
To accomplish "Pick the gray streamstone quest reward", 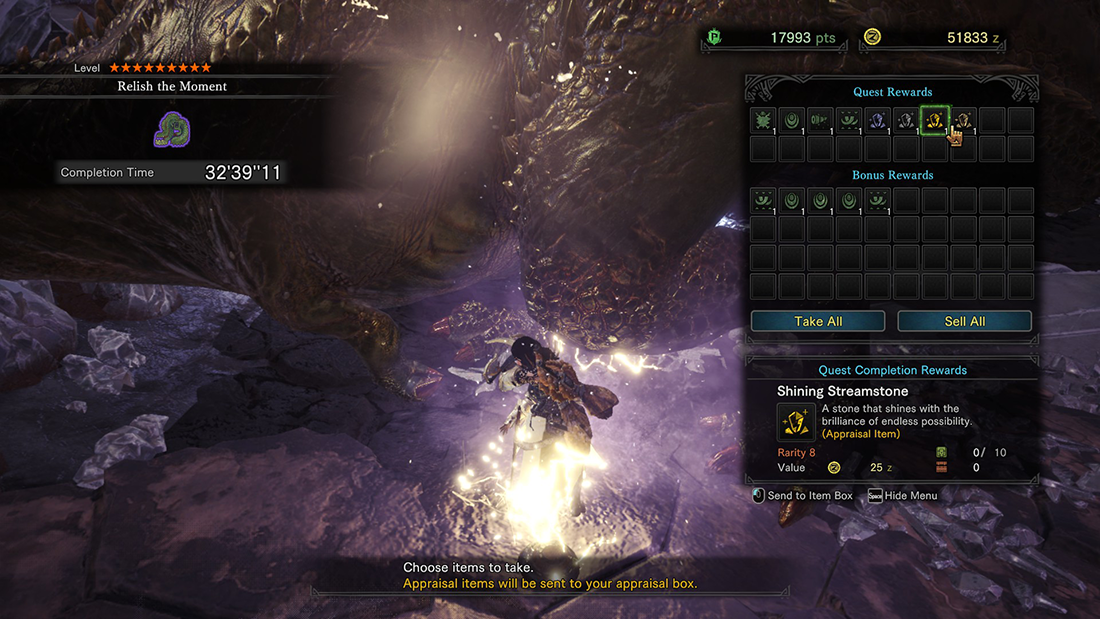I will coord(906,120).
